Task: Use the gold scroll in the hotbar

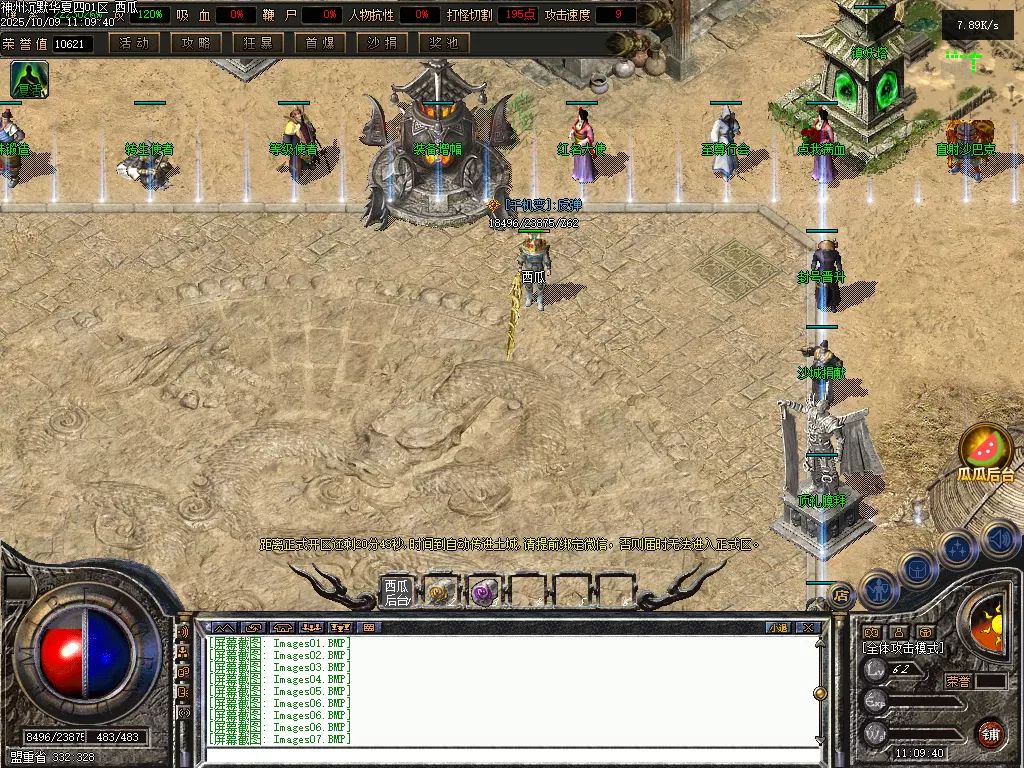Action: pos(439,592)
